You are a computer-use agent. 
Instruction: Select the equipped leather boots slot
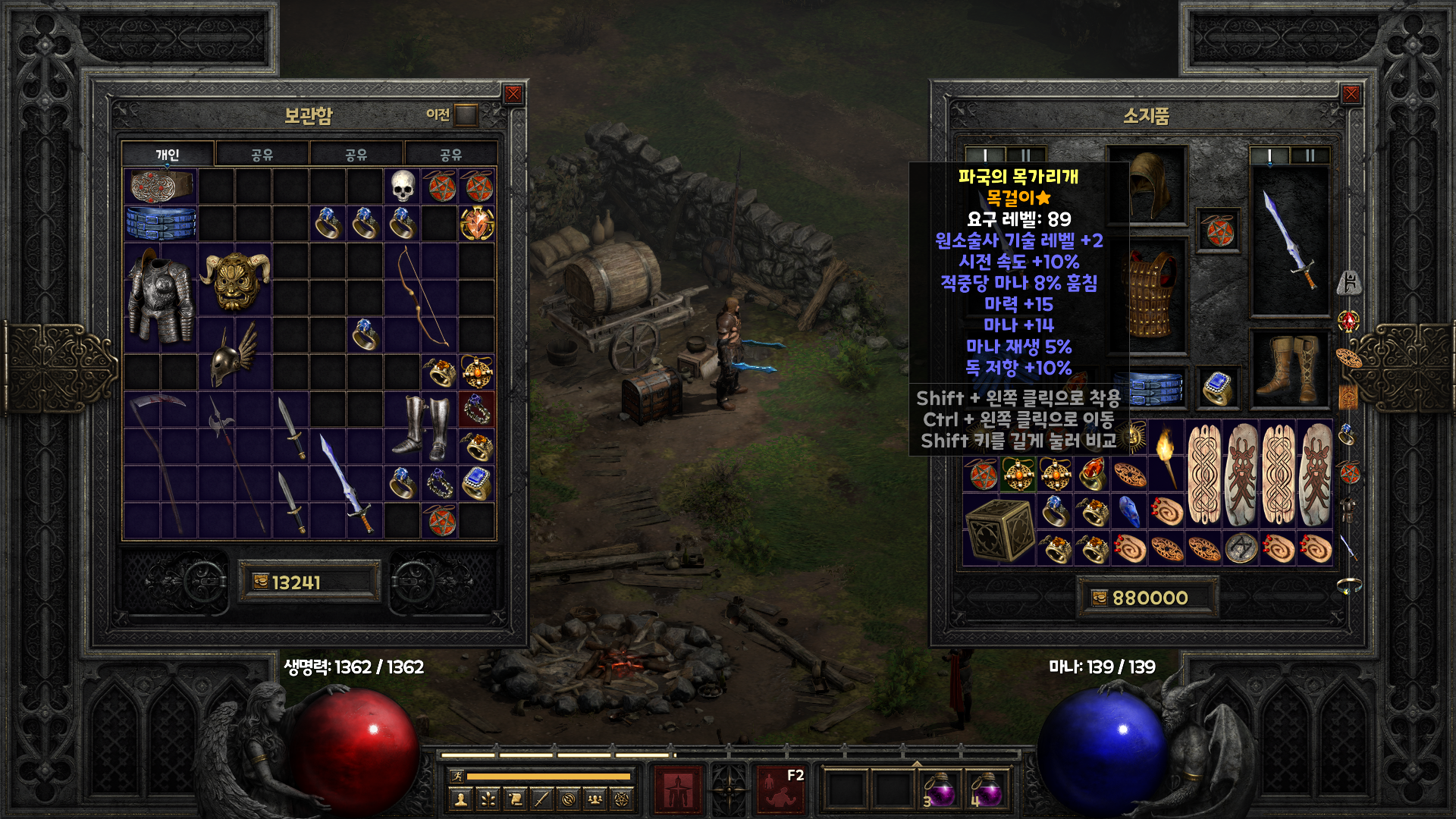pos(1289,371)
